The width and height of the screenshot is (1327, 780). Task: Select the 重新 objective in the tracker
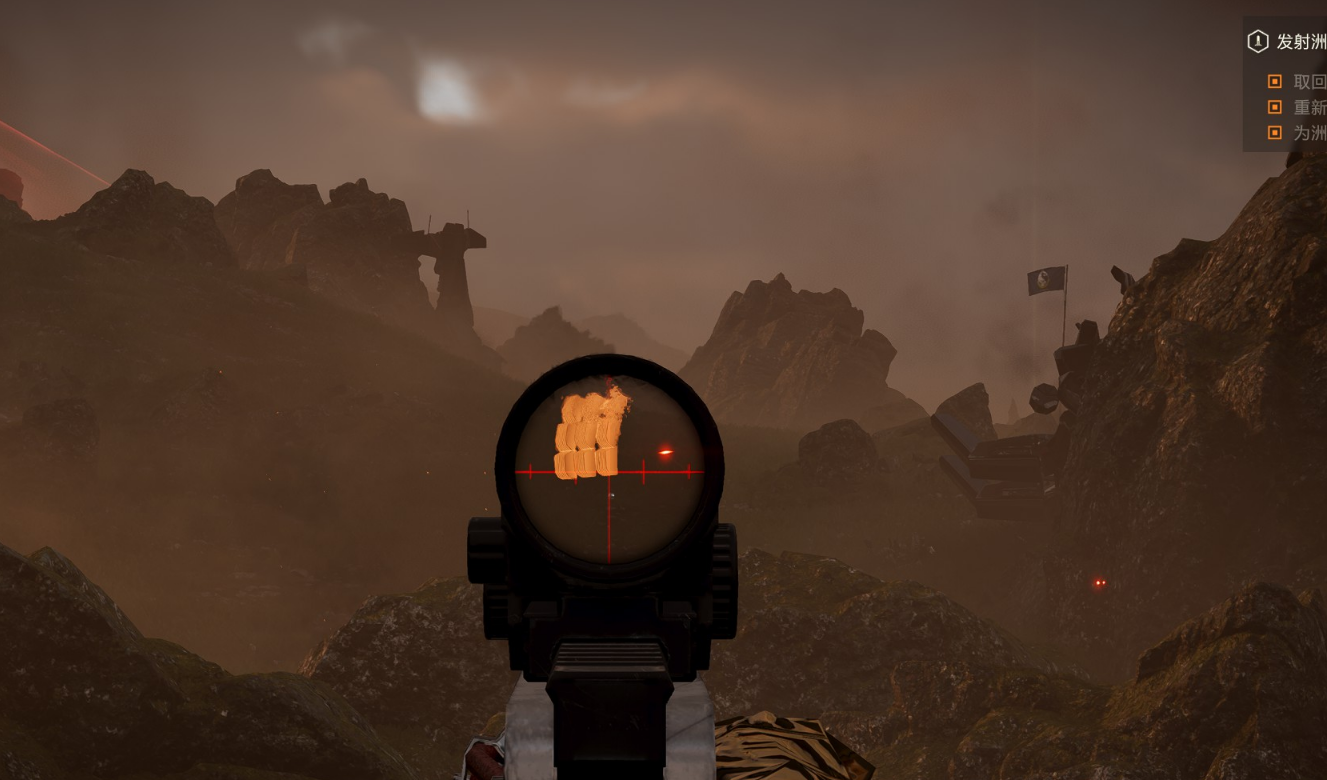tap(1308, 107)
